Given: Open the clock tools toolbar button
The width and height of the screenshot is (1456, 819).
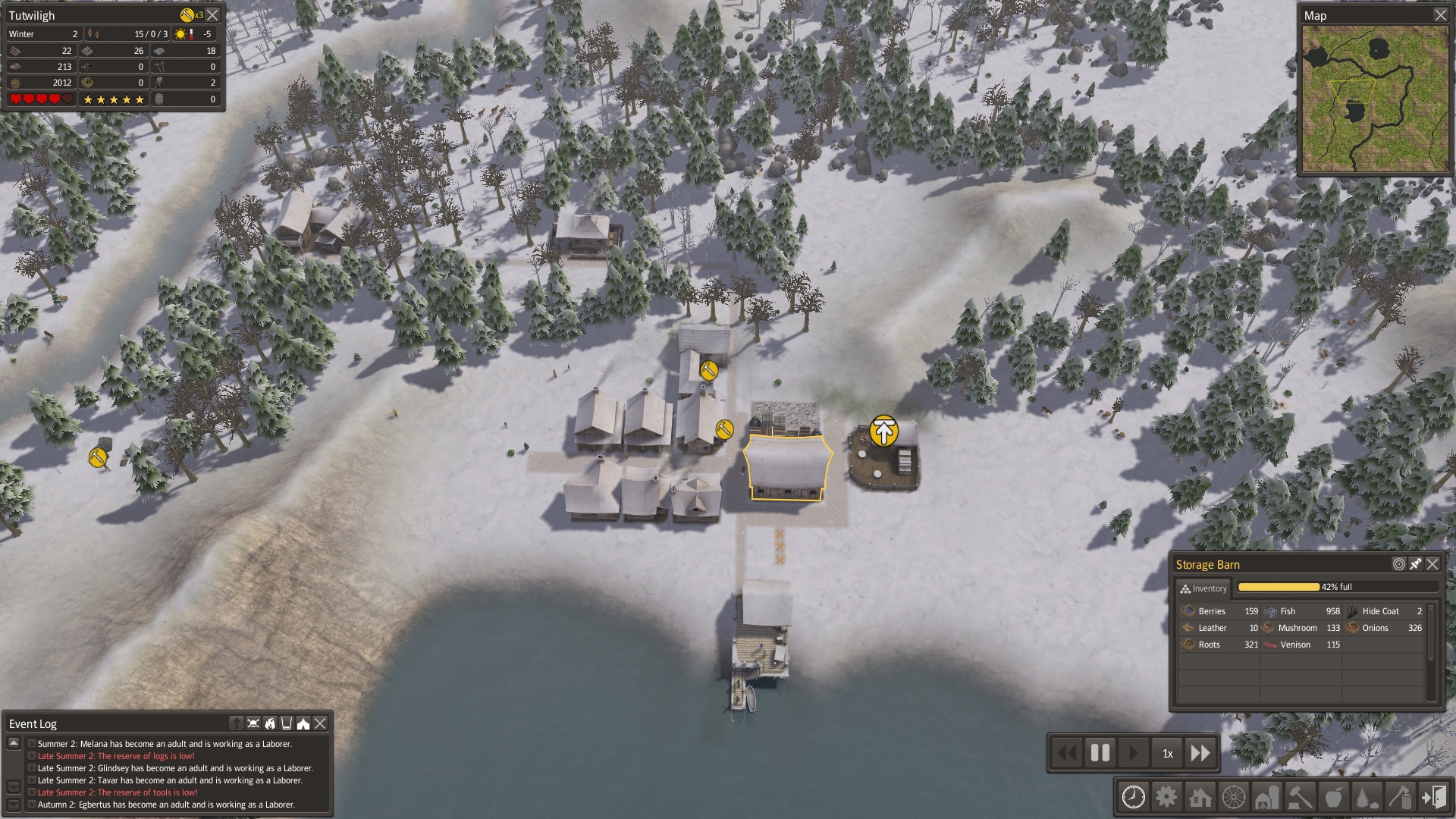Looking at the screenshot, I should (1133, 797).
